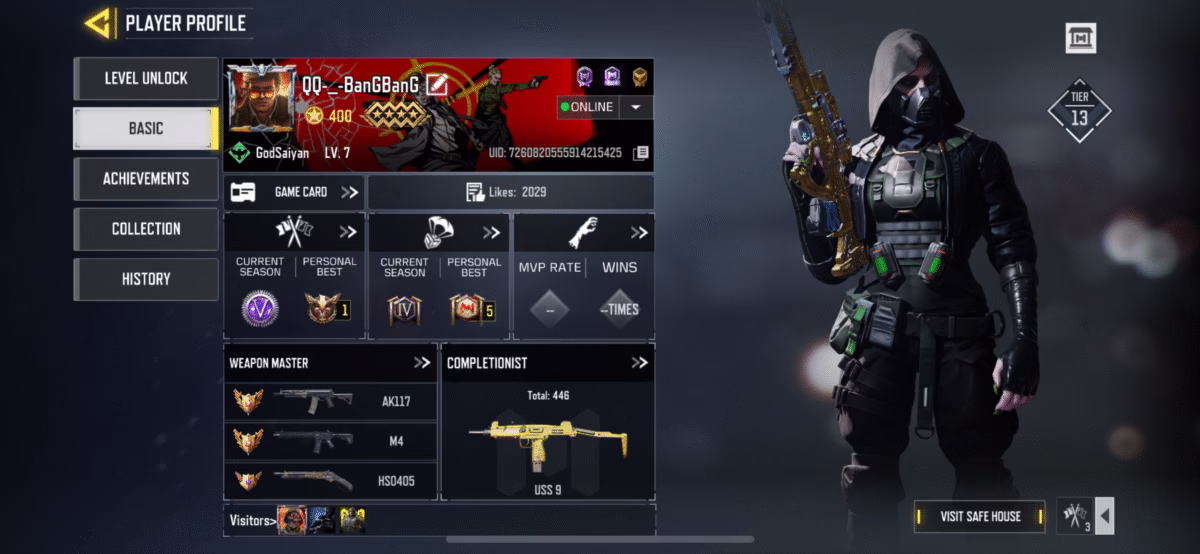Go back using the yellow arrow

coord(98,23)
